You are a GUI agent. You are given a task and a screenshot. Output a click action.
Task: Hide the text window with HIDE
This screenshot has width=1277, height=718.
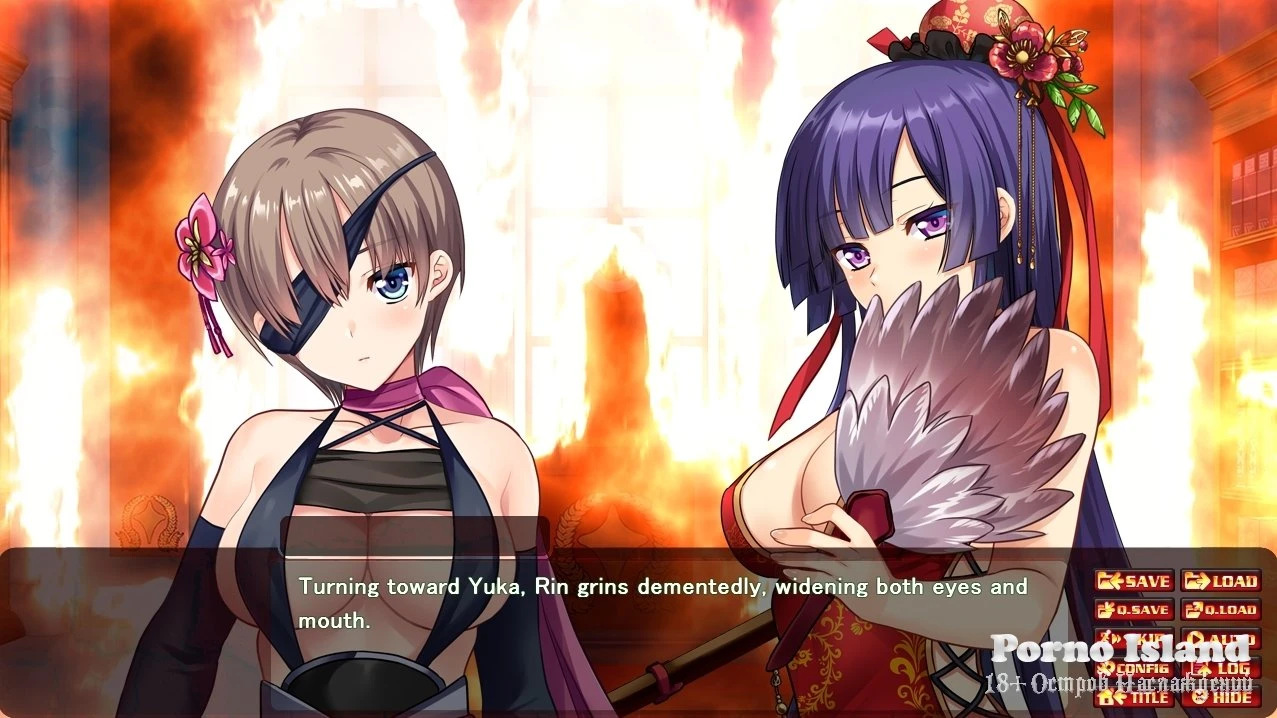pos(1220,697)
